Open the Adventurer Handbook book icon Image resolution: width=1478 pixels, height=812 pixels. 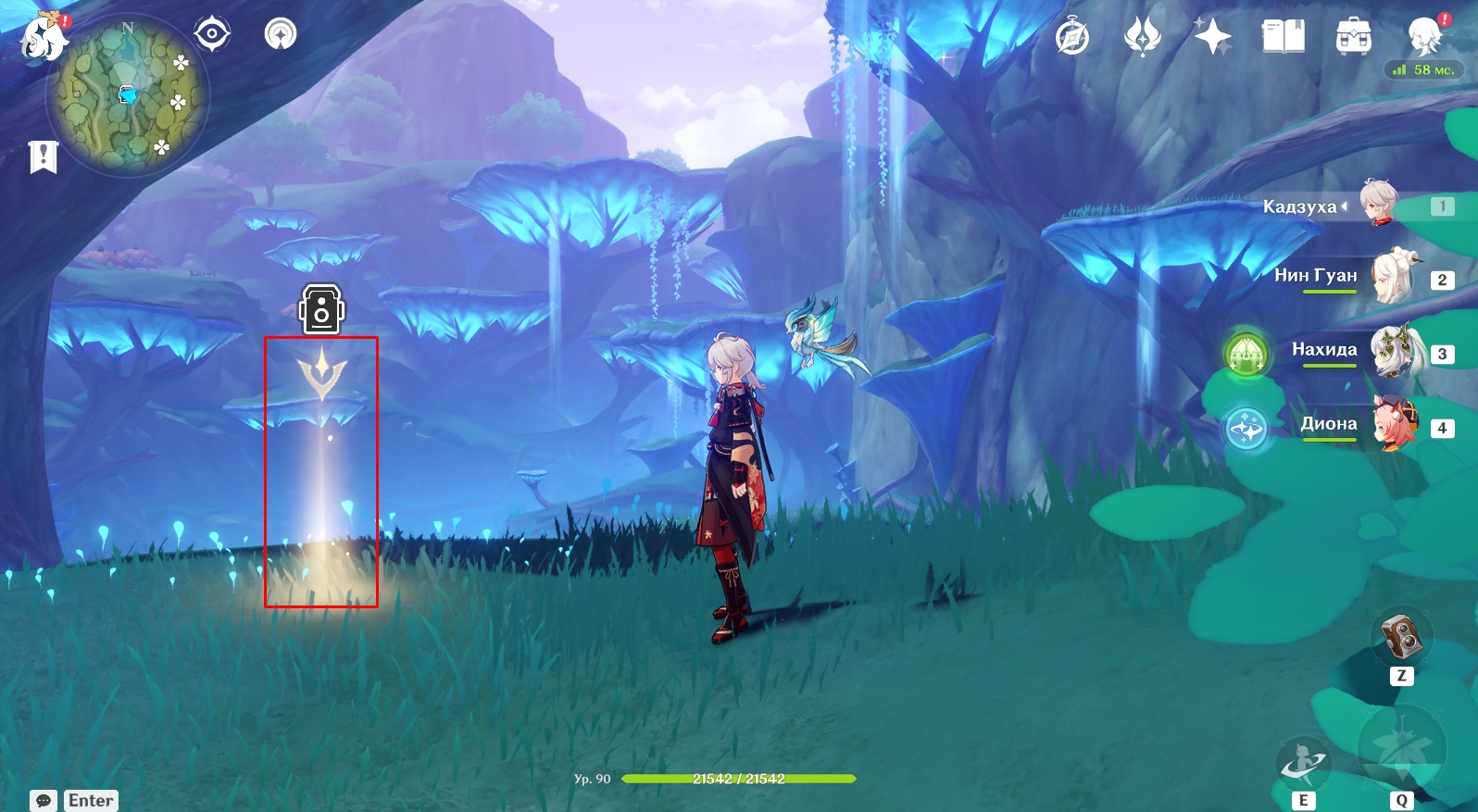pyautogui.click(x=1283, y=37)
